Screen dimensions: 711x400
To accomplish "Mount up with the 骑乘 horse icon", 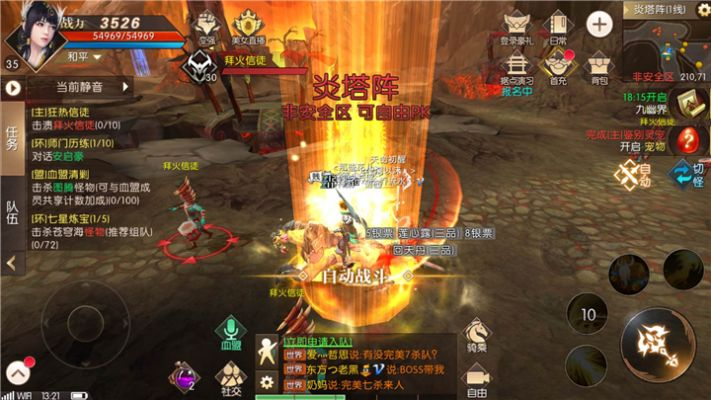I will point(476,335).
